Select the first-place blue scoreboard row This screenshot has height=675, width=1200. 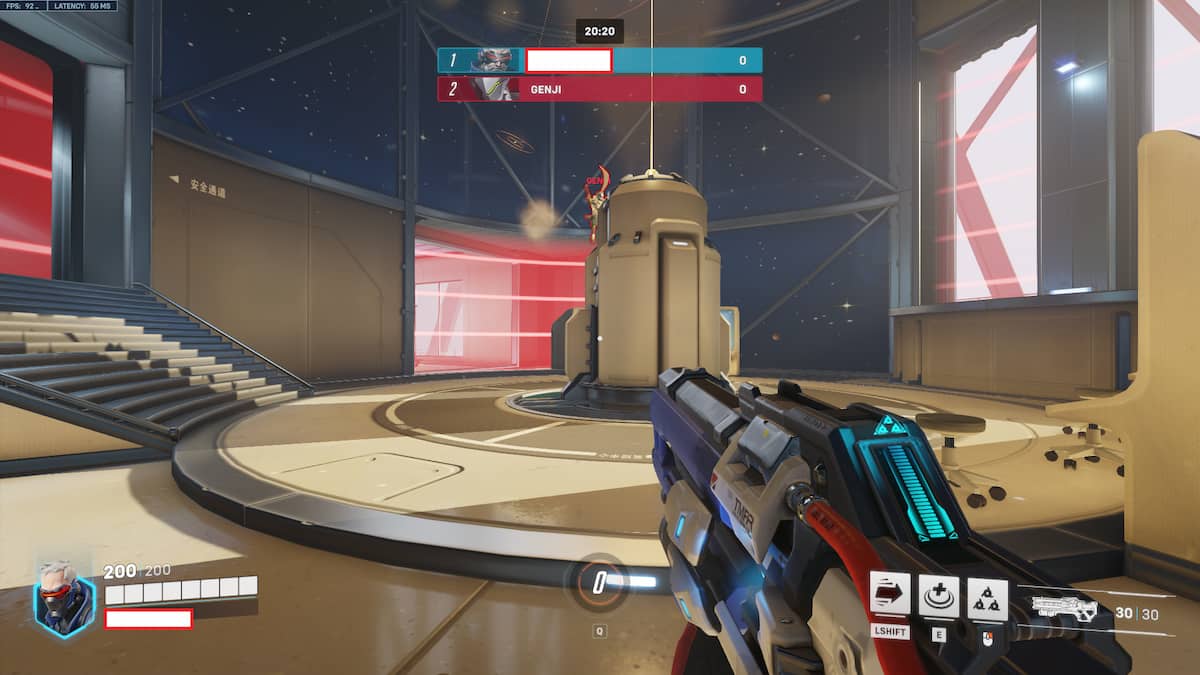[599, 60]
